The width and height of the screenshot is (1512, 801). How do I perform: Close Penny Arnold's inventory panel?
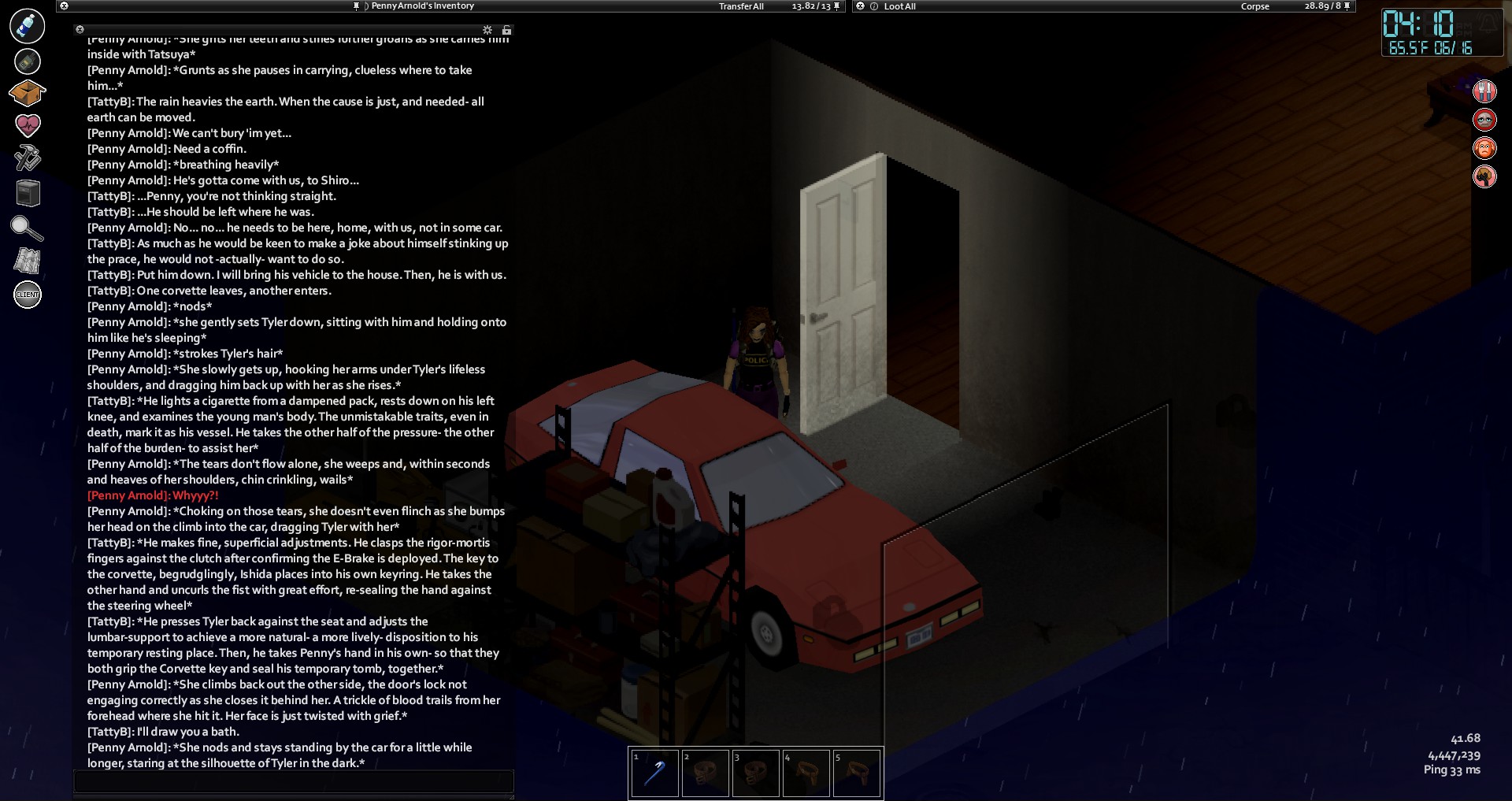tap(64, 6)
